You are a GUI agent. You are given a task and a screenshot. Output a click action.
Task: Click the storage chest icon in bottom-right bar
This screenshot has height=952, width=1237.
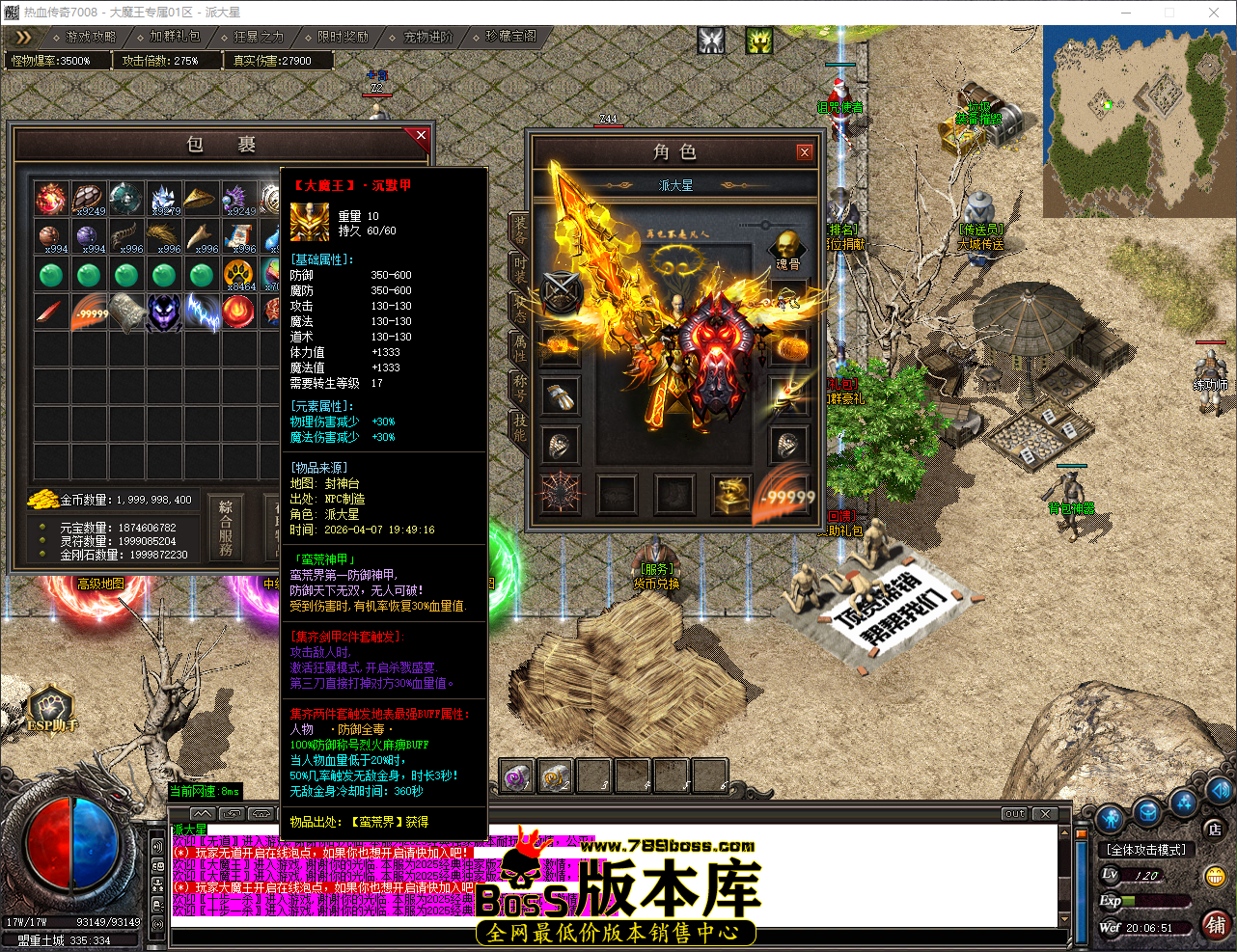[1148, 813]
